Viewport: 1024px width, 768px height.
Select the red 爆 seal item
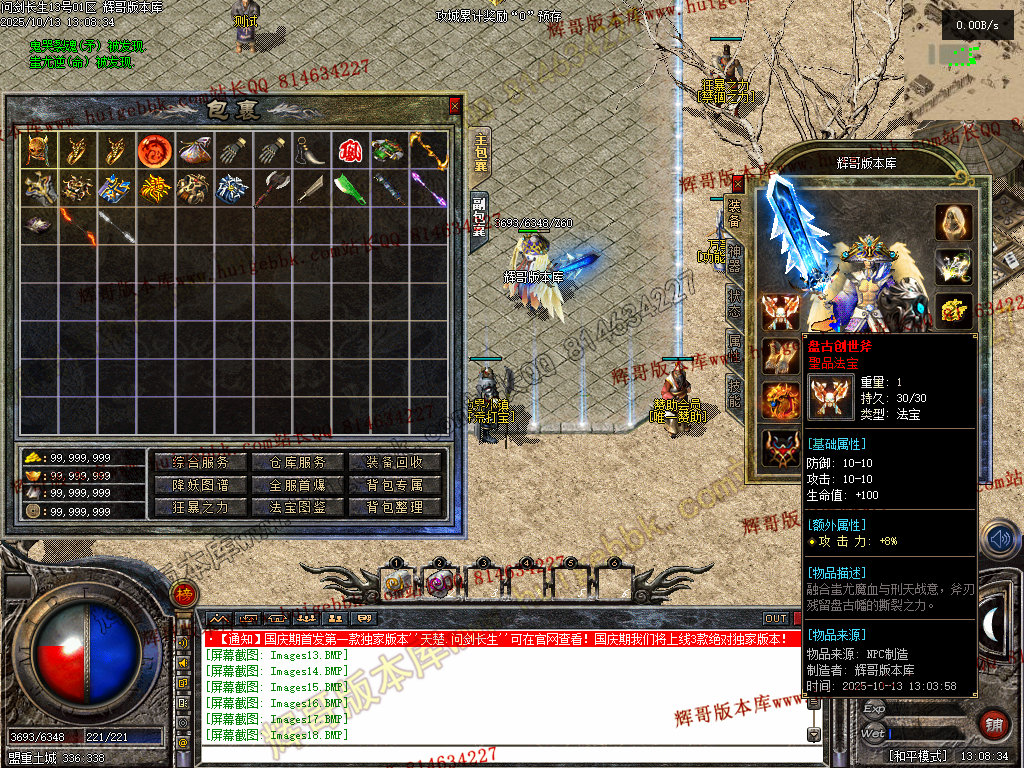(349, 150)
